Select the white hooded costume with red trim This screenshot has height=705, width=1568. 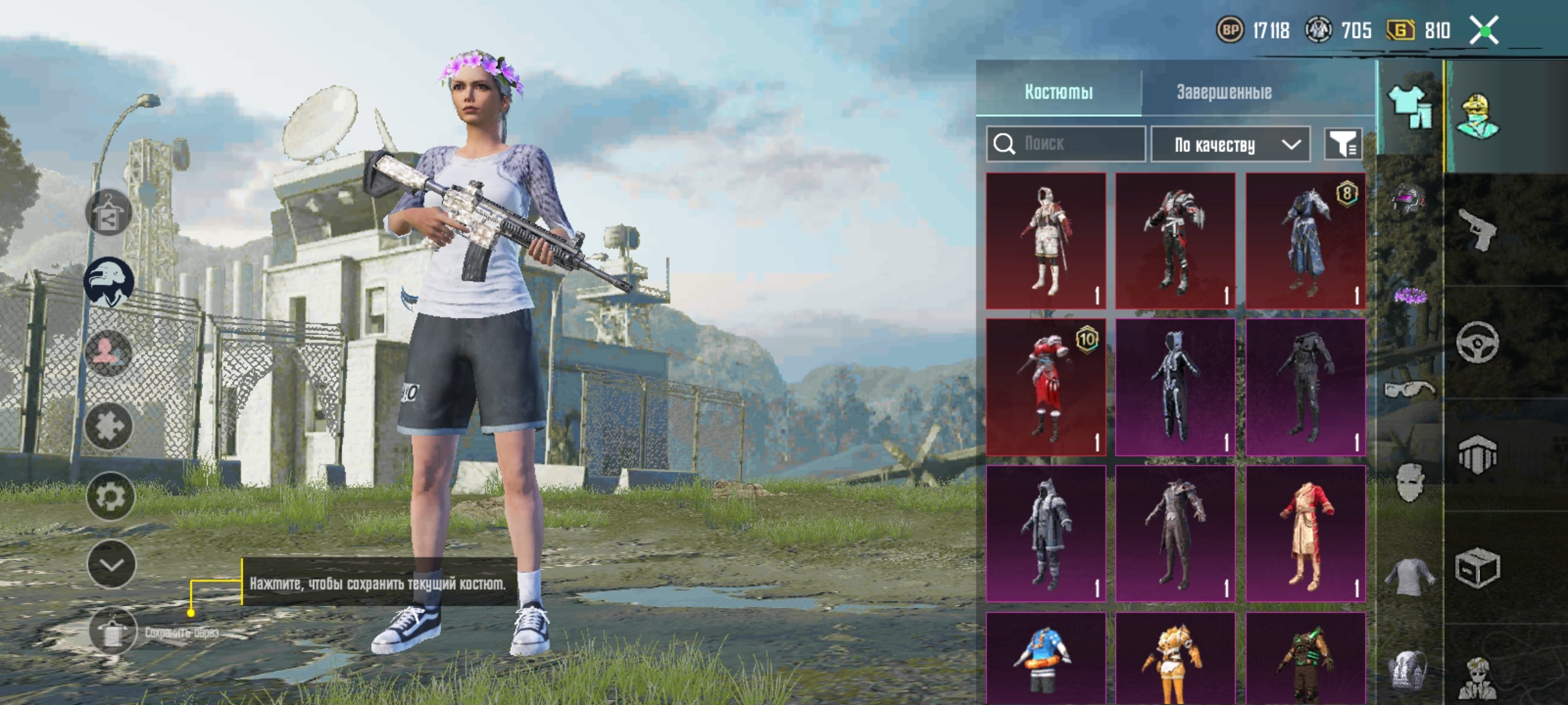pyautogui.click(x=1046, y=240)
